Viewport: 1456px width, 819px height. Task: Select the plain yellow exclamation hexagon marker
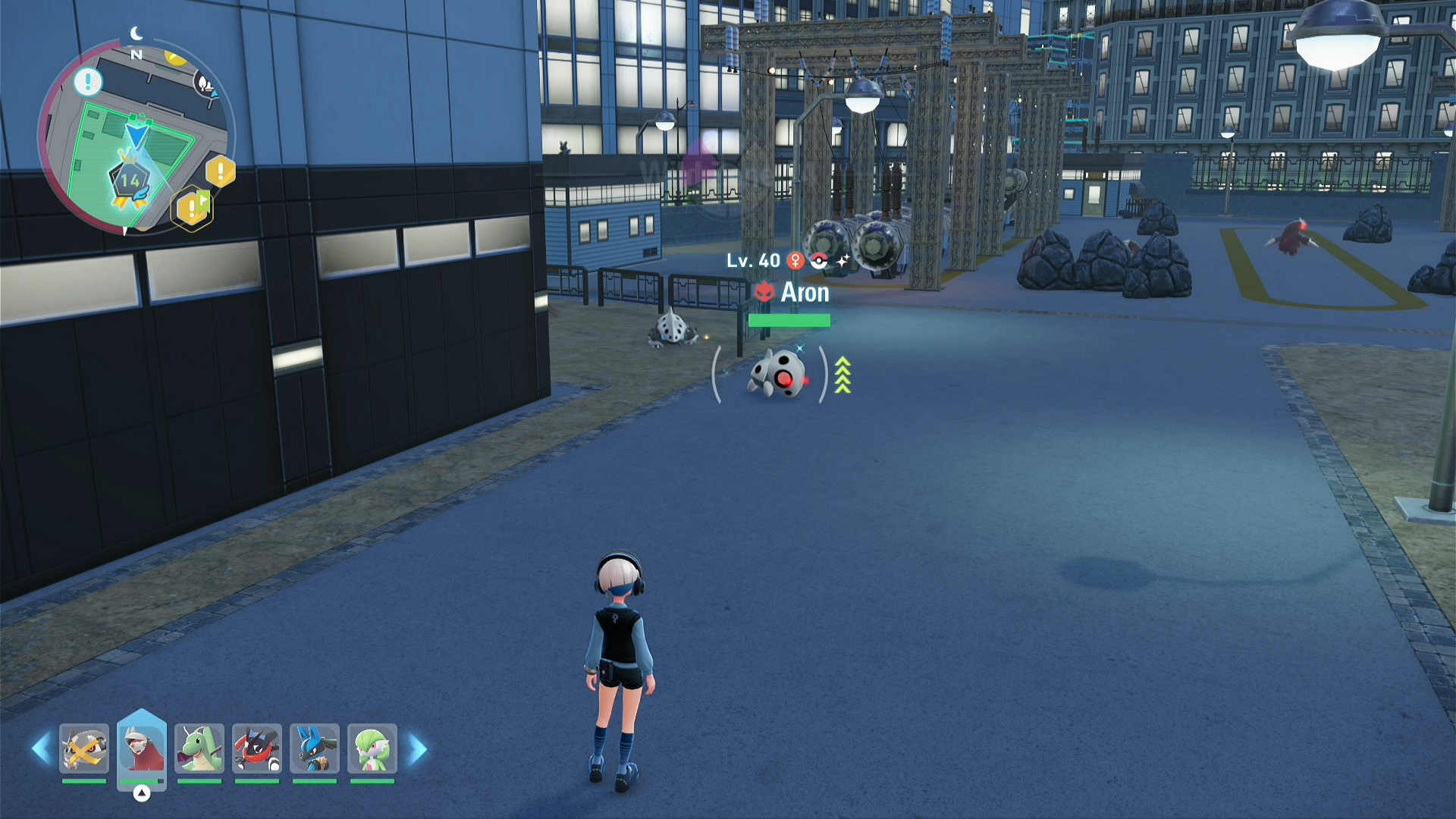[221, 171]
